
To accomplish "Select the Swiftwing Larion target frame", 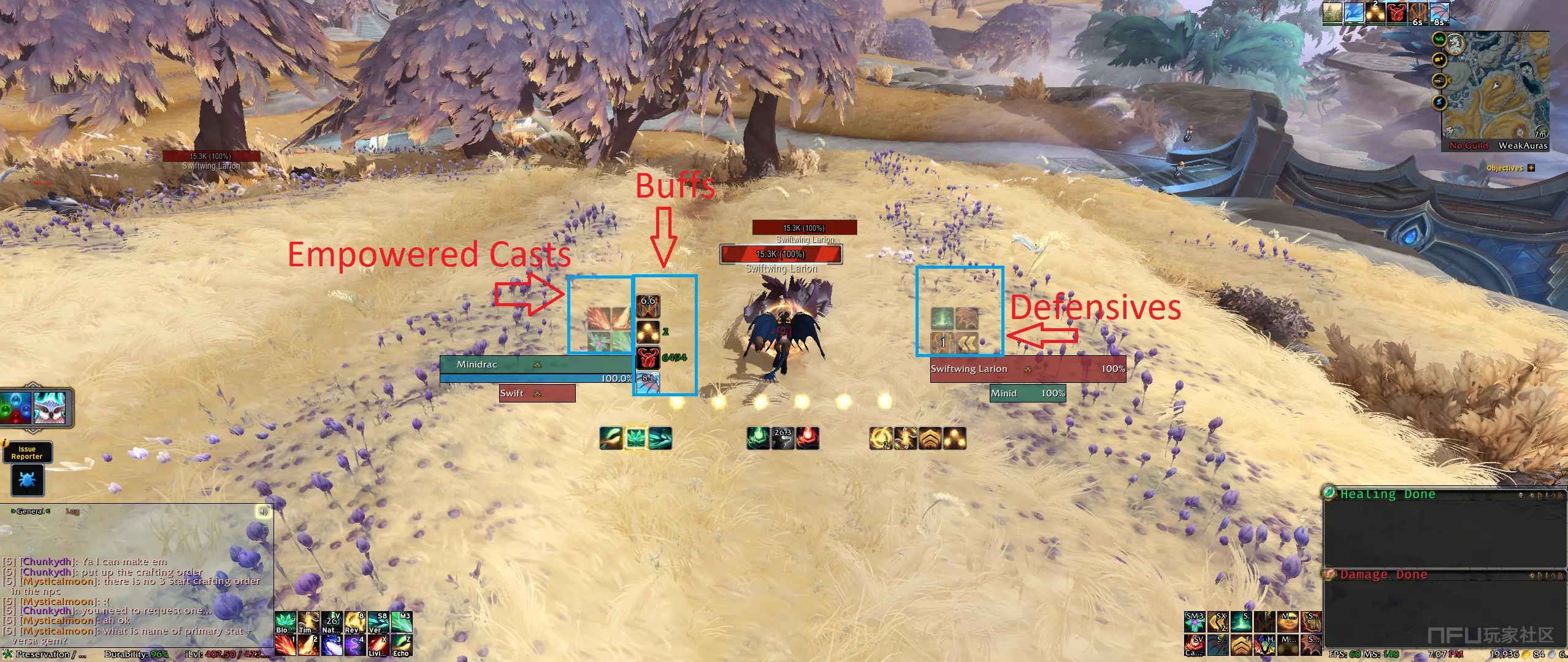I will tap(1027, 369).
